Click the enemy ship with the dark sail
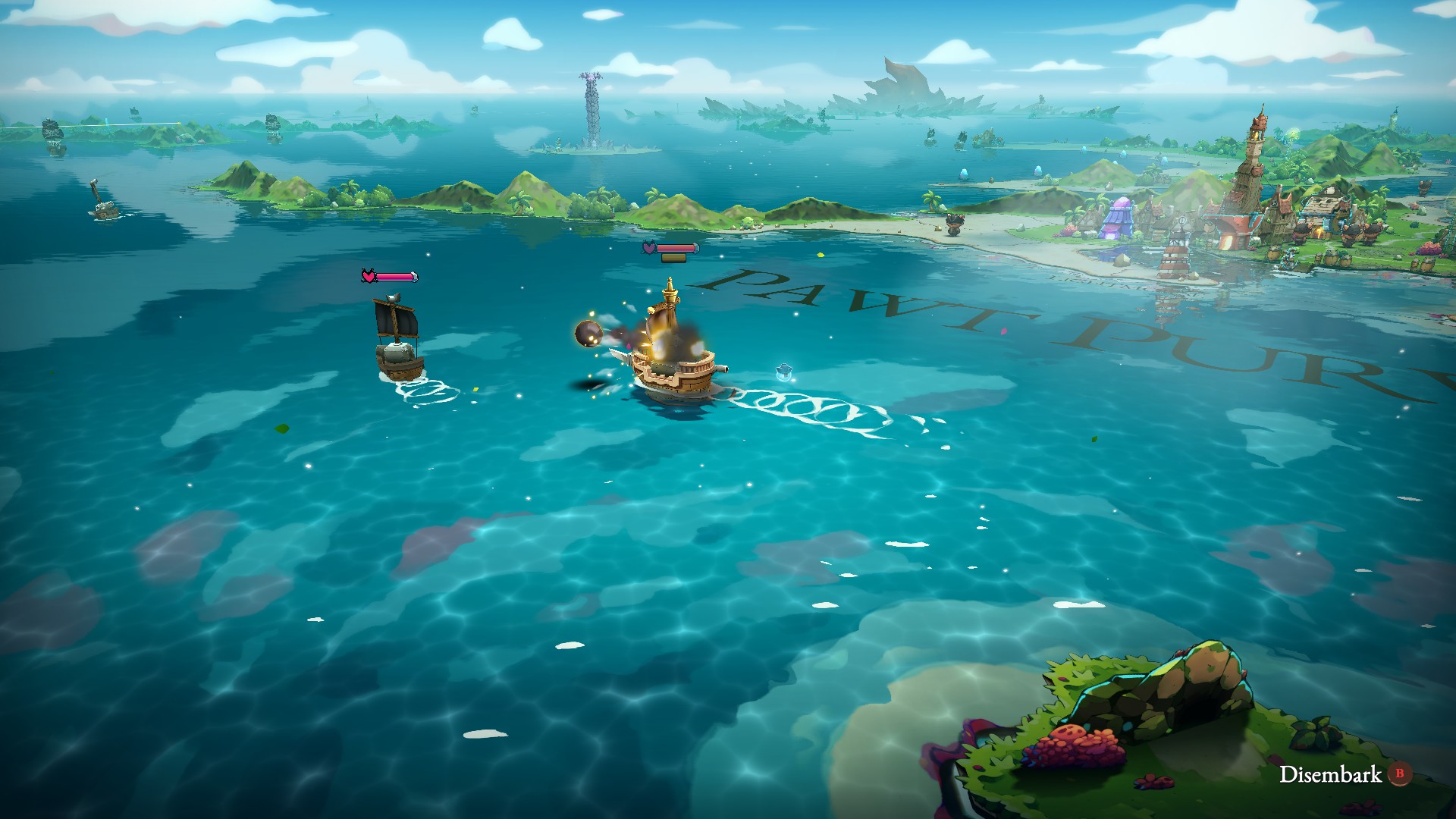 400,353
